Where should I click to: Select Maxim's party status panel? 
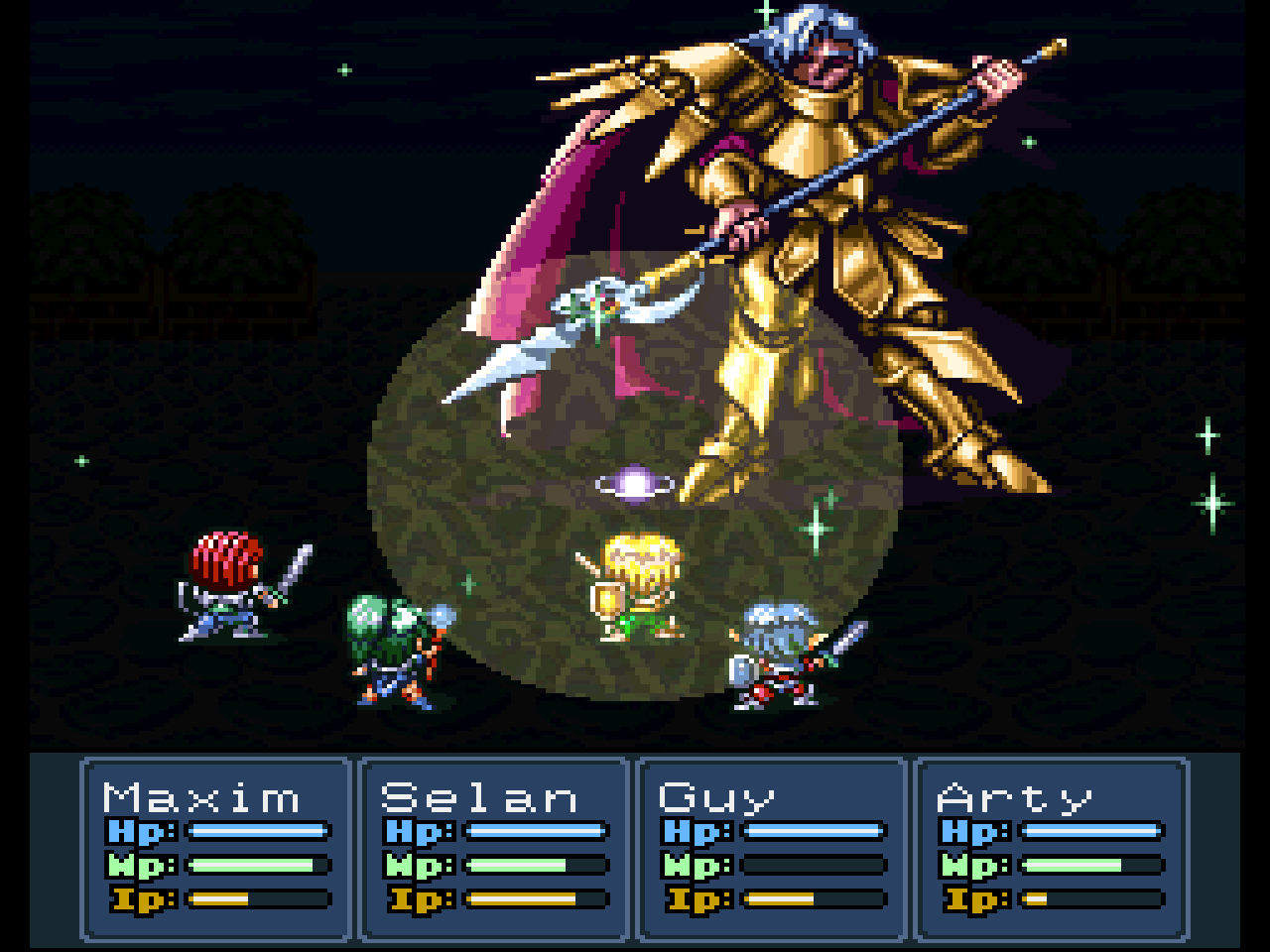pyautogui.click(x=216, y=848)
